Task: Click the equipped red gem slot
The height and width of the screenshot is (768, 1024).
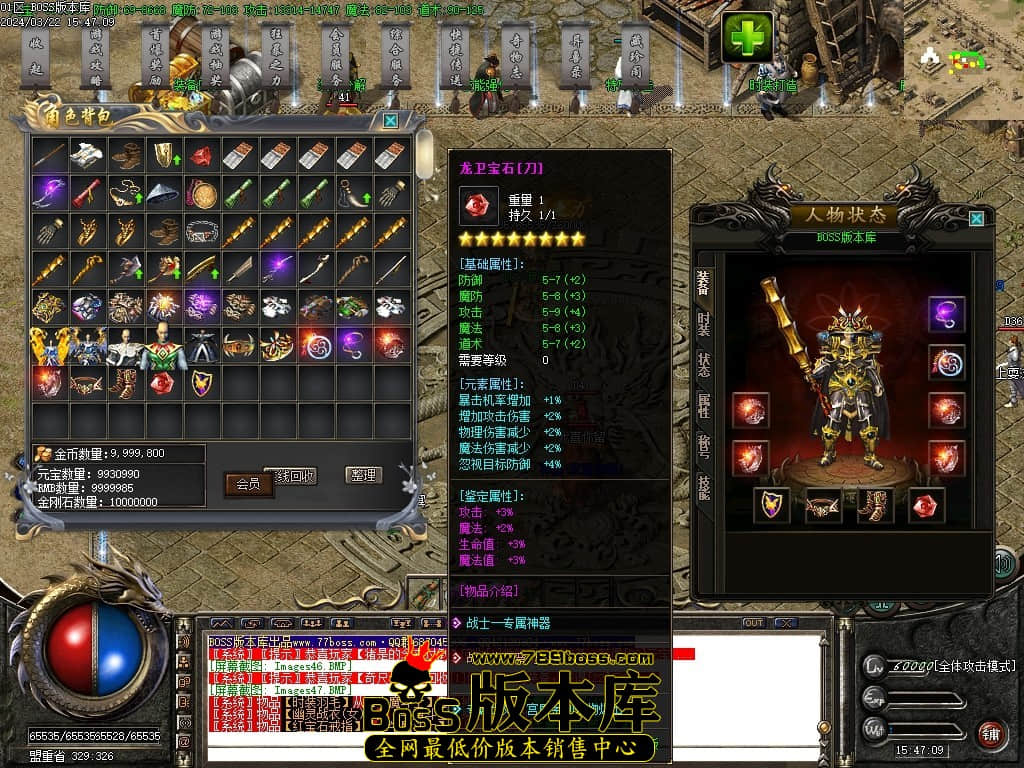Action: [x=927, y=504]
